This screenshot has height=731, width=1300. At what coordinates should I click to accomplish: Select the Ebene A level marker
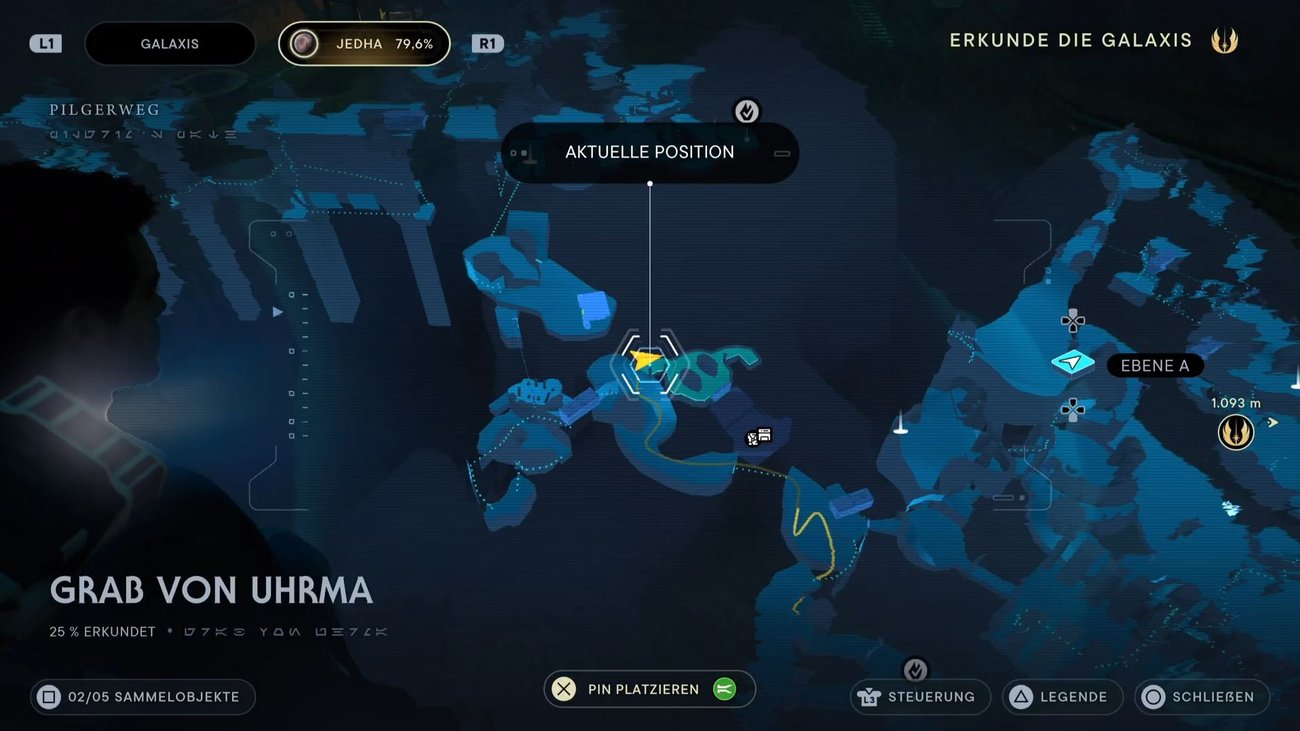click(x=1073, y=363)
